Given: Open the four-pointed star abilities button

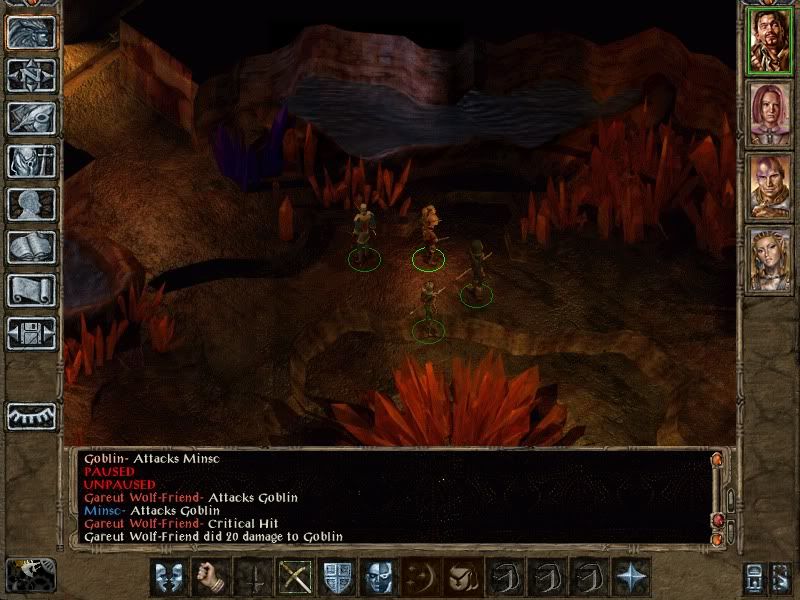Looking at the screenshot, I should (630, 577).
